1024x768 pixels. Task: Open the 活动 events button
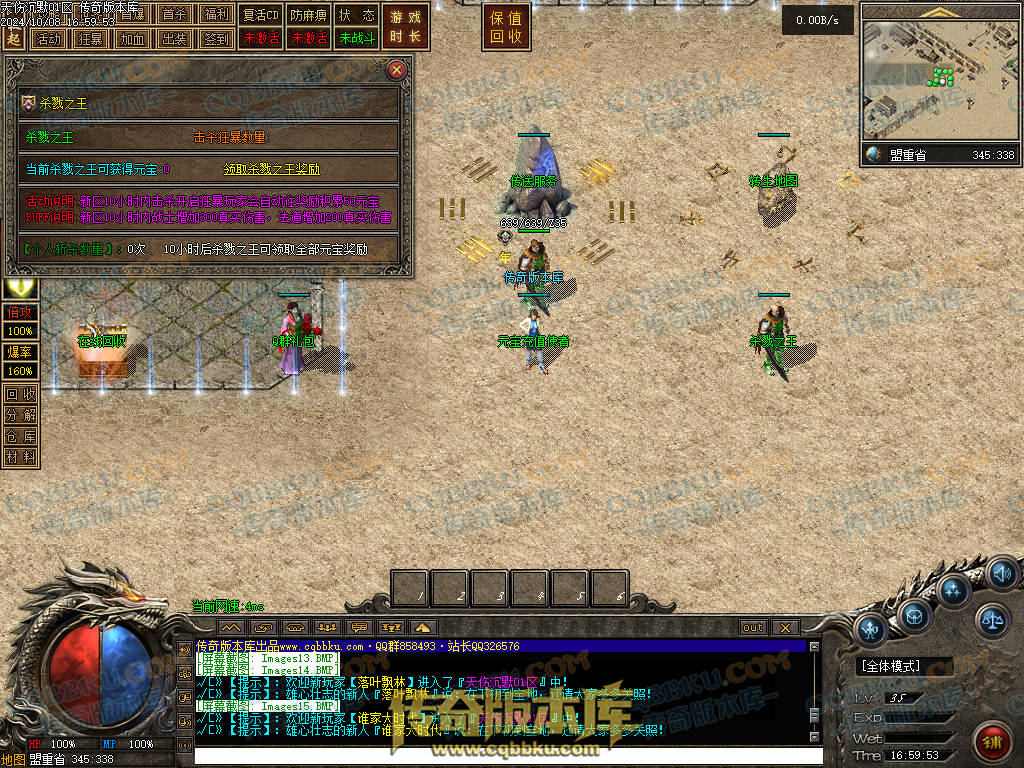(x=47, y=39)
